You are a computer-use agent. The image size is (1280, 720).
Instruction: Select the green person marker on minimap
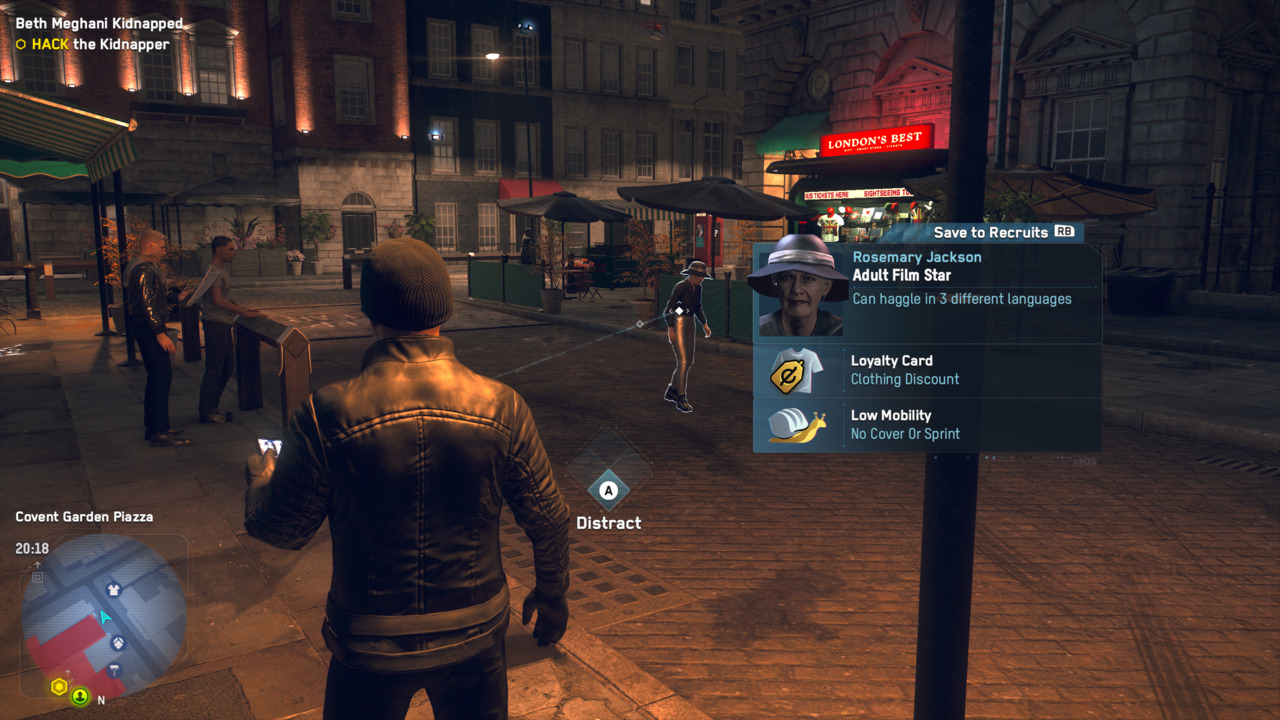click(x=79, y=696)
